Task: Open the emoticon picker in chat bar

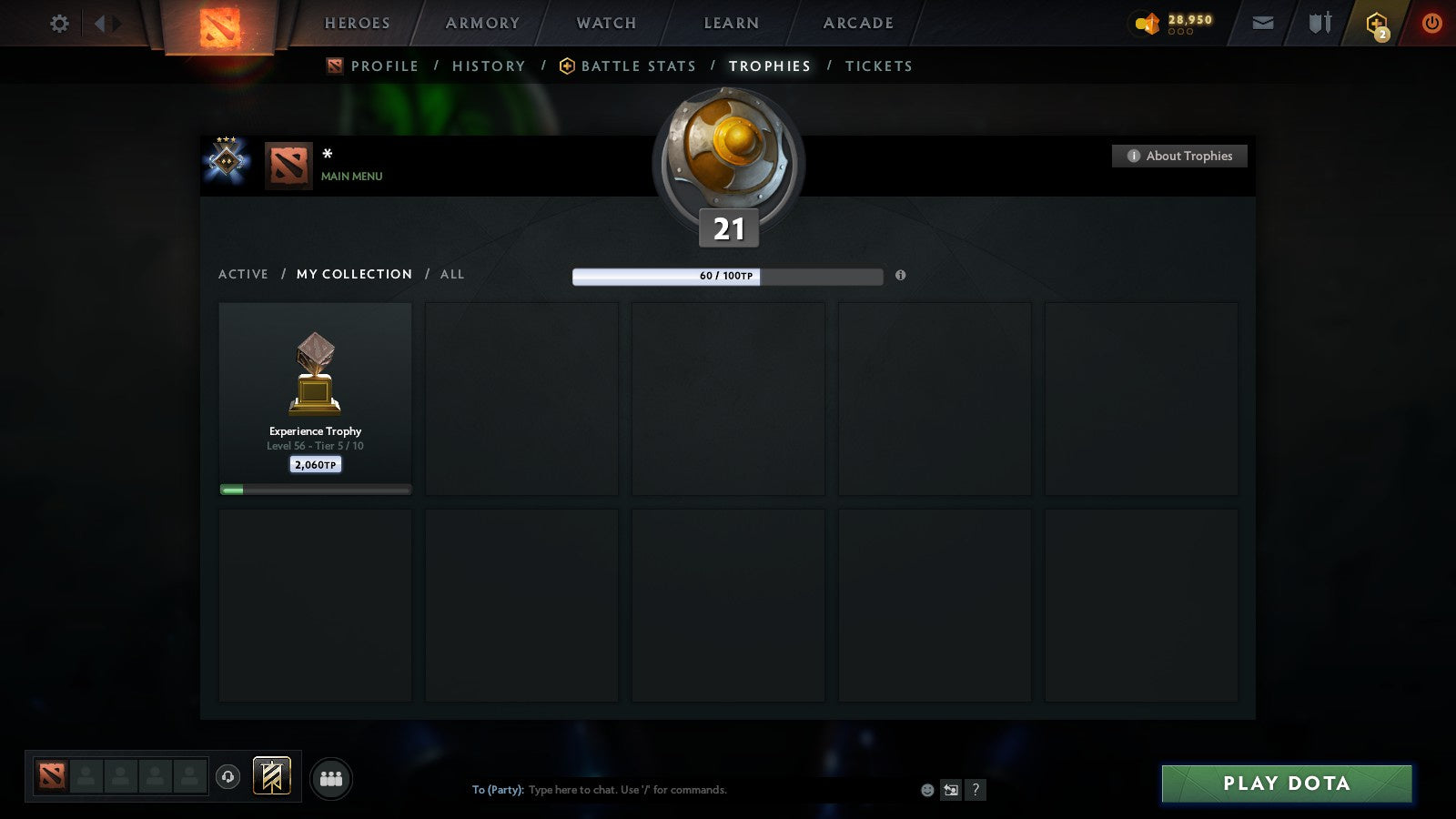Action: (925, 790)
